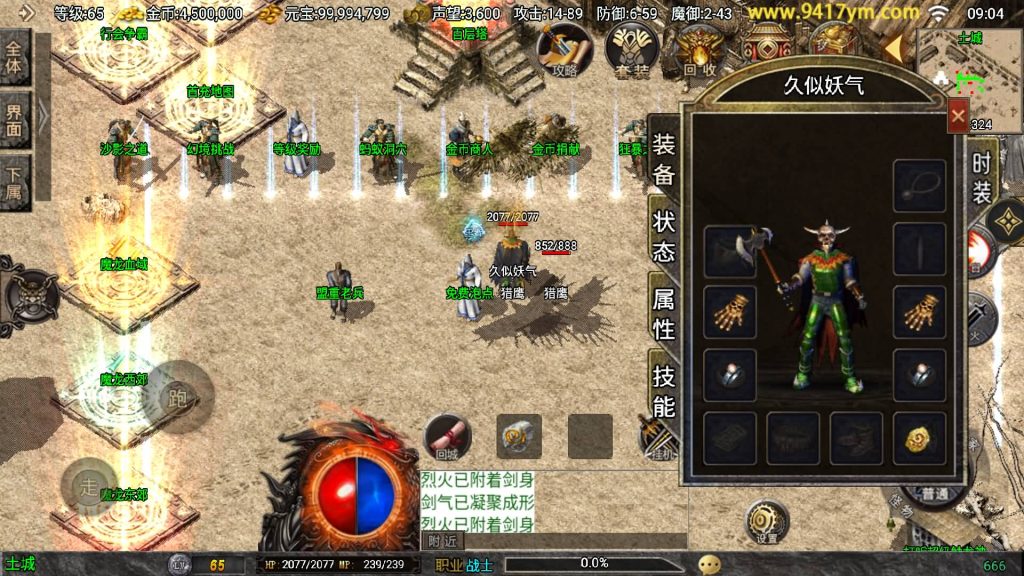The width and height of the screenshot is (1024, 576).
Task: Select the equipped axe weapon slot
Action: 730,250
